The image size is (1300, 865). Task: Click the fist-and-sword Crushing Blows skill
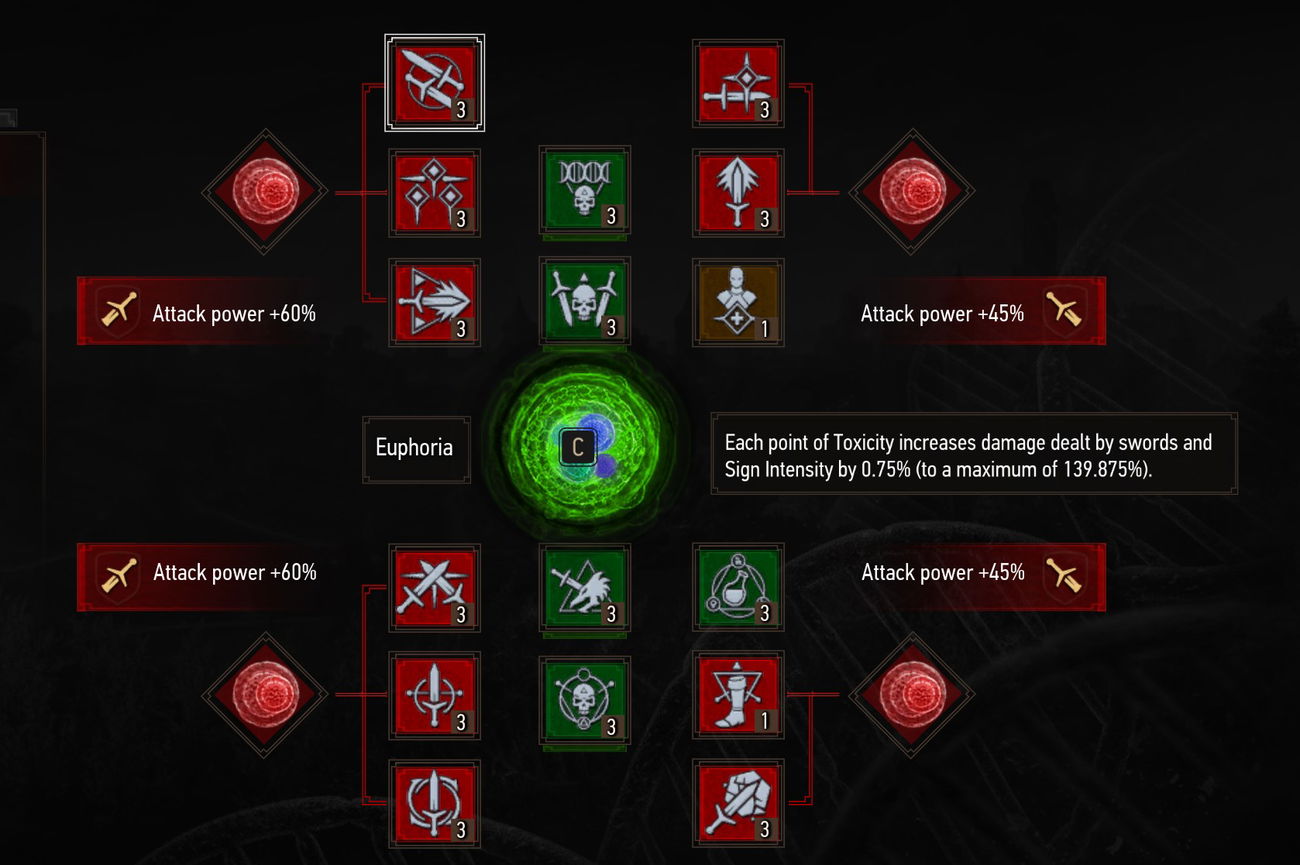[x=737, y=806]
